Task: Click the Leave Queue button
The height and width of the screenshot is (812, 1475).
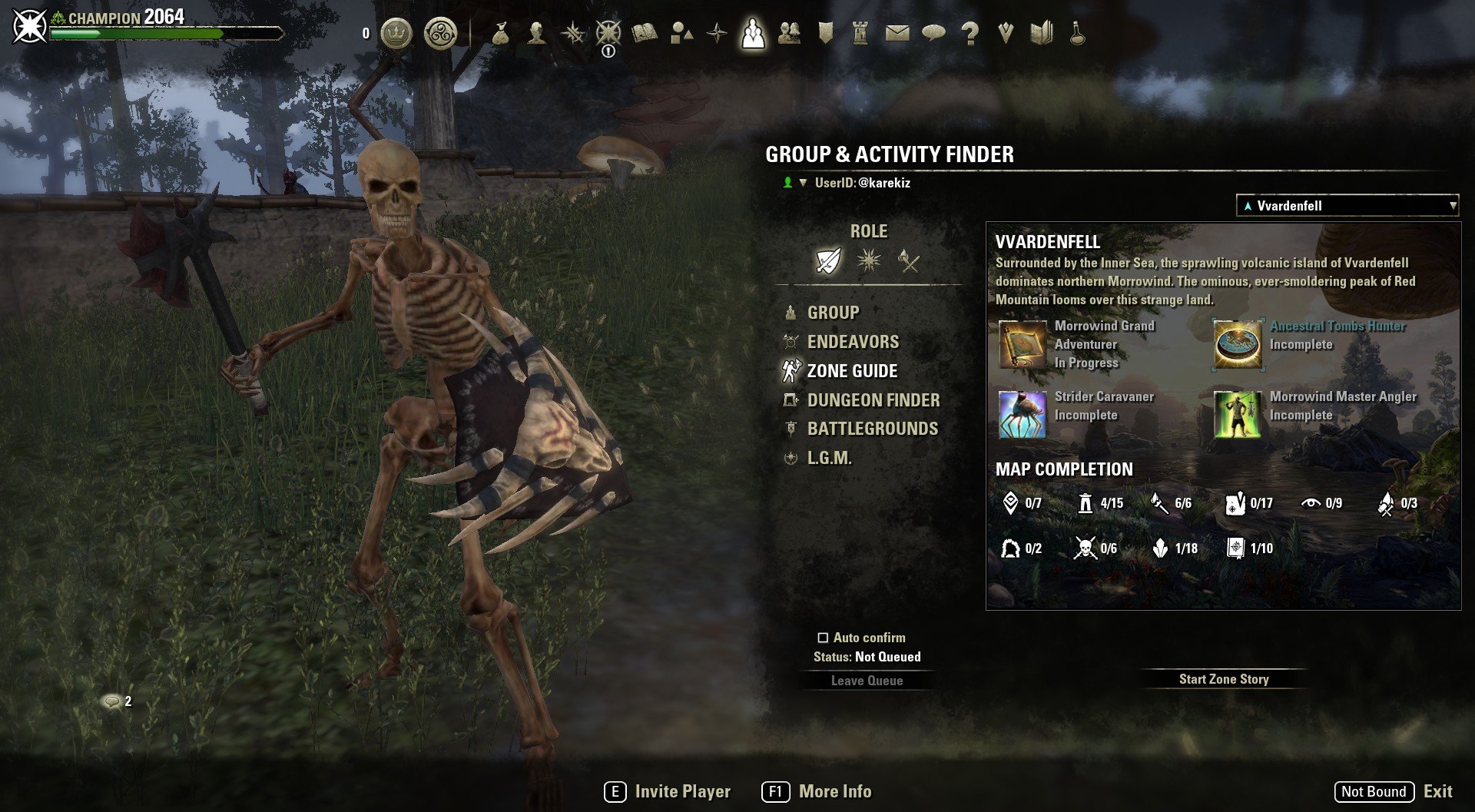Action: coord(867,681)
